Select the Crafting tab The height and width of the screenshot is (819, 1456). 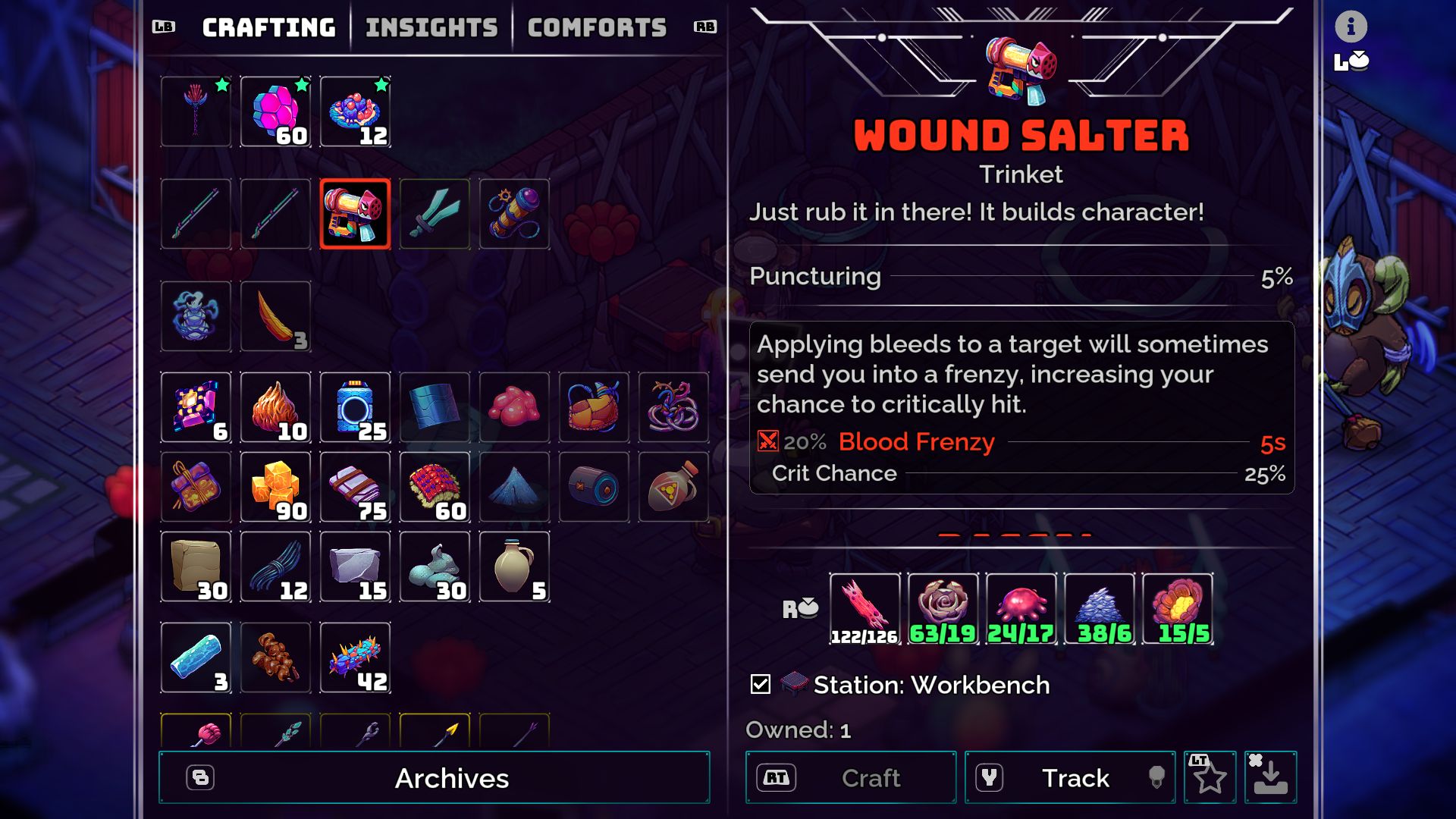pyautogui.click(x=268, y=28)
